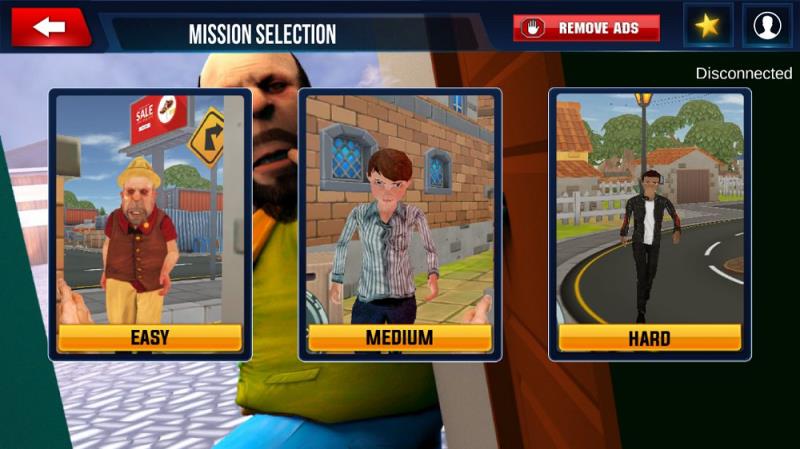Open the player profile icon
Screen dimensions: 800x449
coord(767,27)
